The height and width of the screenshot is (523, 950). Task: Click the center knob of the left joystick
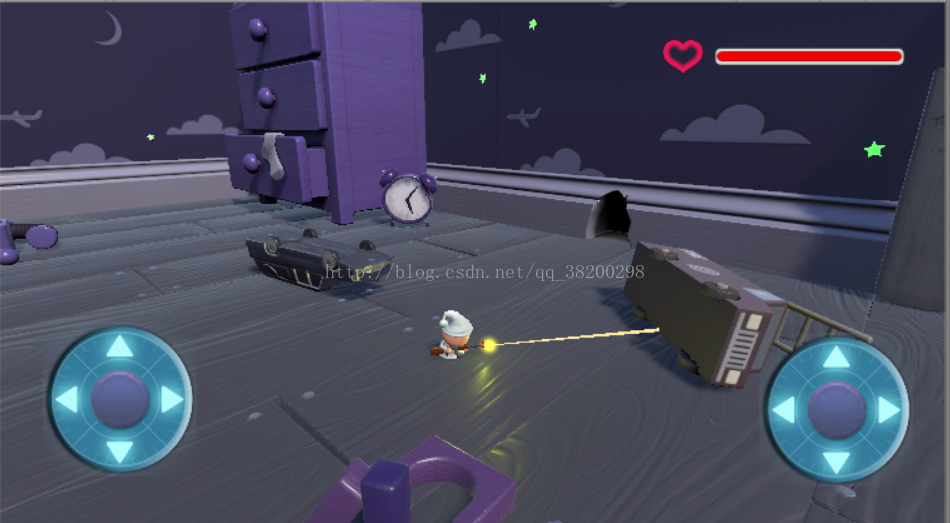click(x=119, y=400)
